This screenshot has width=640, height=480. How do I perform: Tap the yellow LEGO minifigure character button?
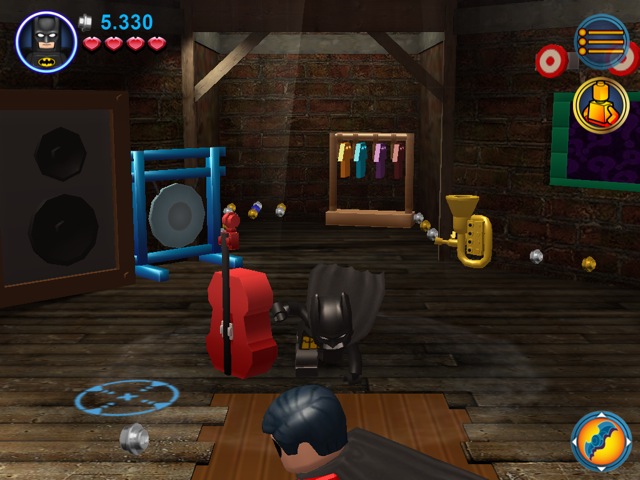click(x=601, y=104)
